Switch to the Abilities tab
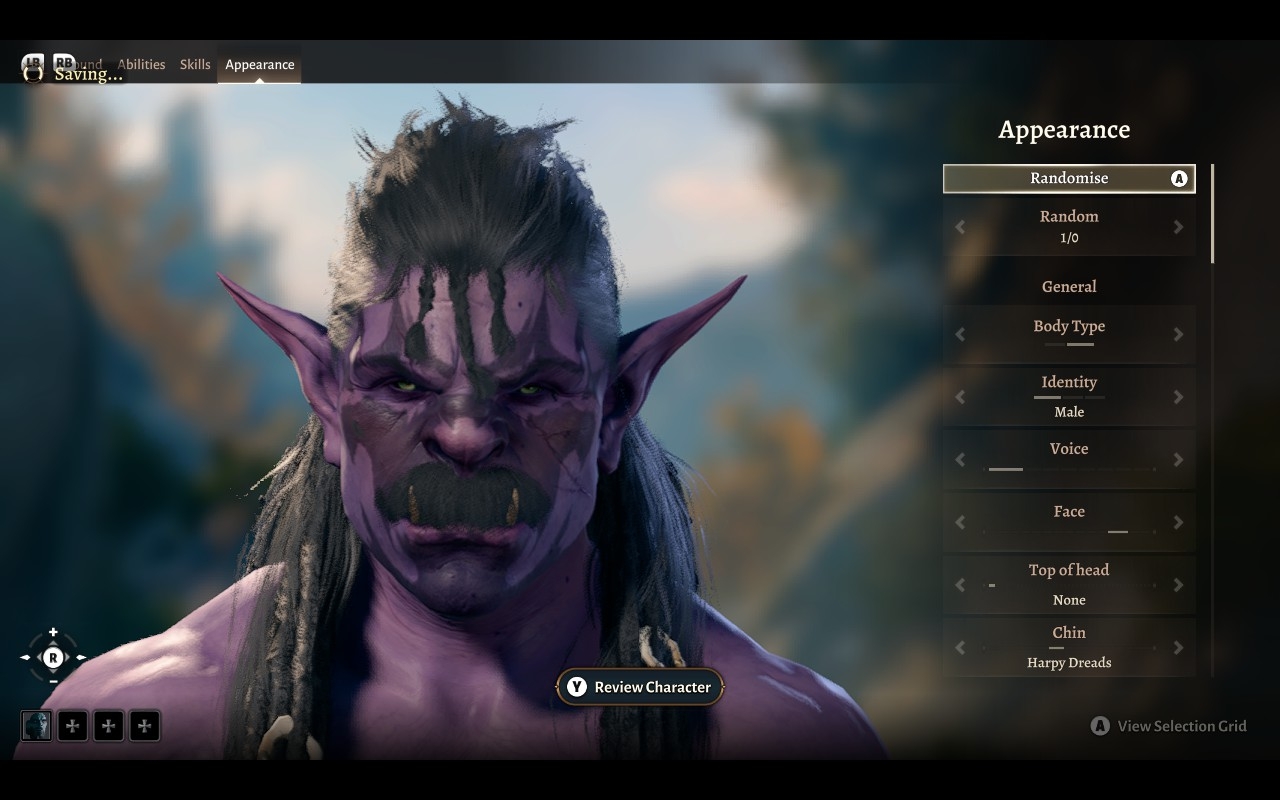Viewport: 1280px width, 800px height. click(x=141, y=65)
